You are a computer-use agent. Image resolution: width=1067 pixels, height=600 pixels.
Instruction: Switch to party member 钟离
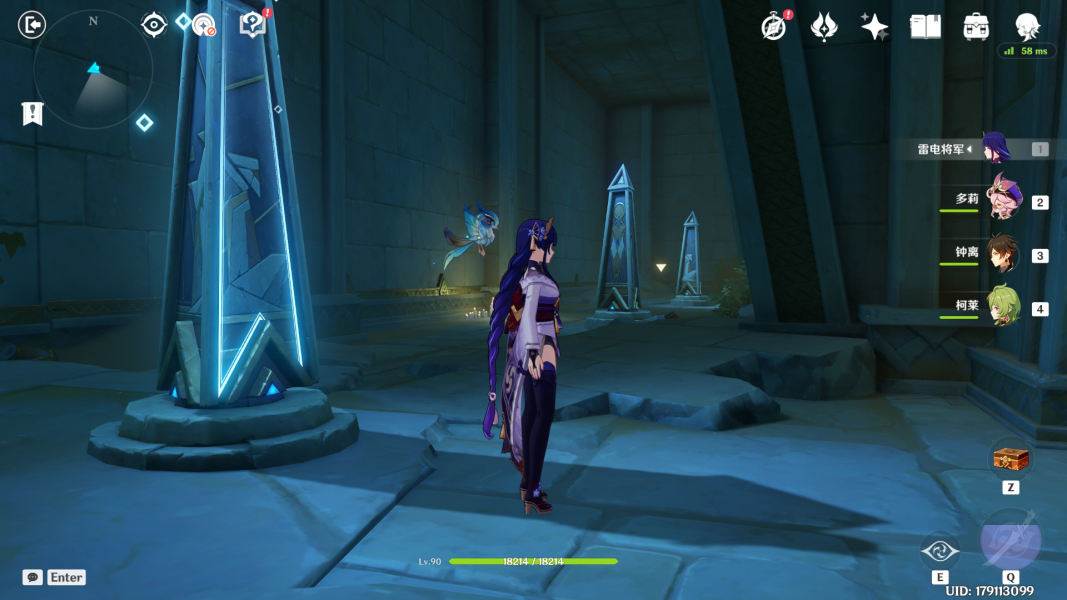pyautogui.click(x=1002, y=254)
